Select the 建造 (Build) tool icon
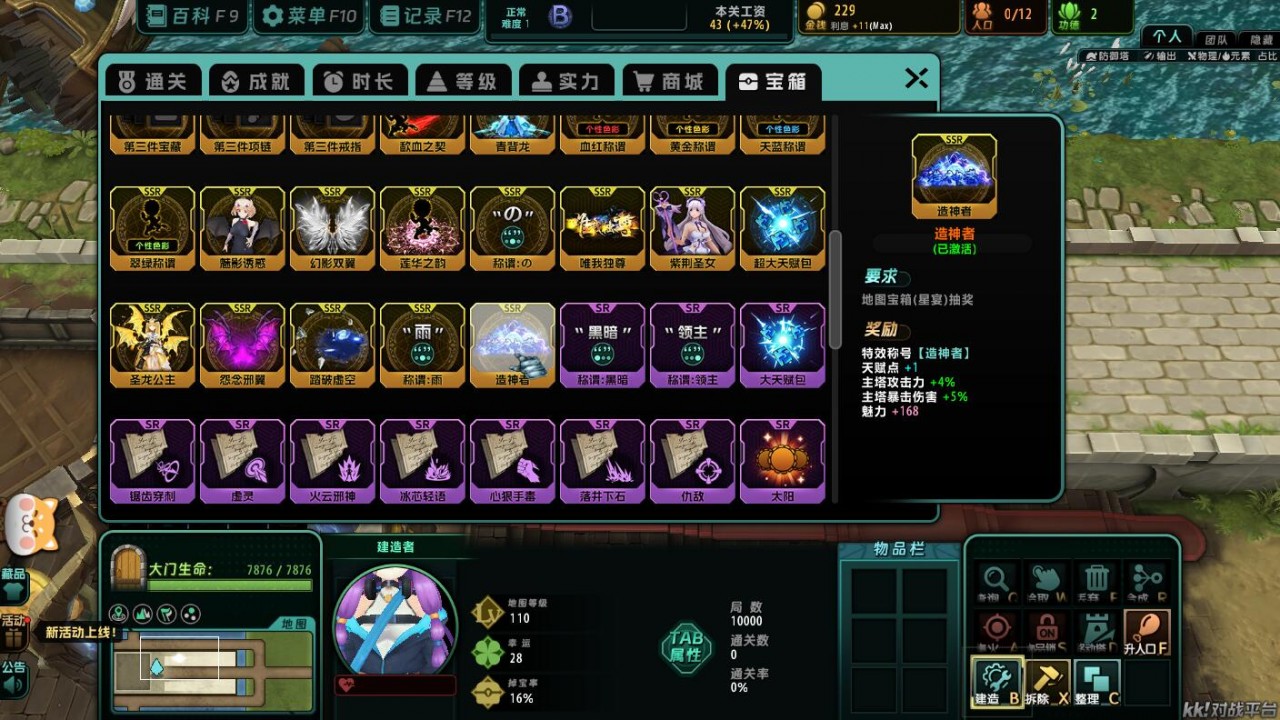Viewport: 1280px width, 720px height. click(998, 680)
